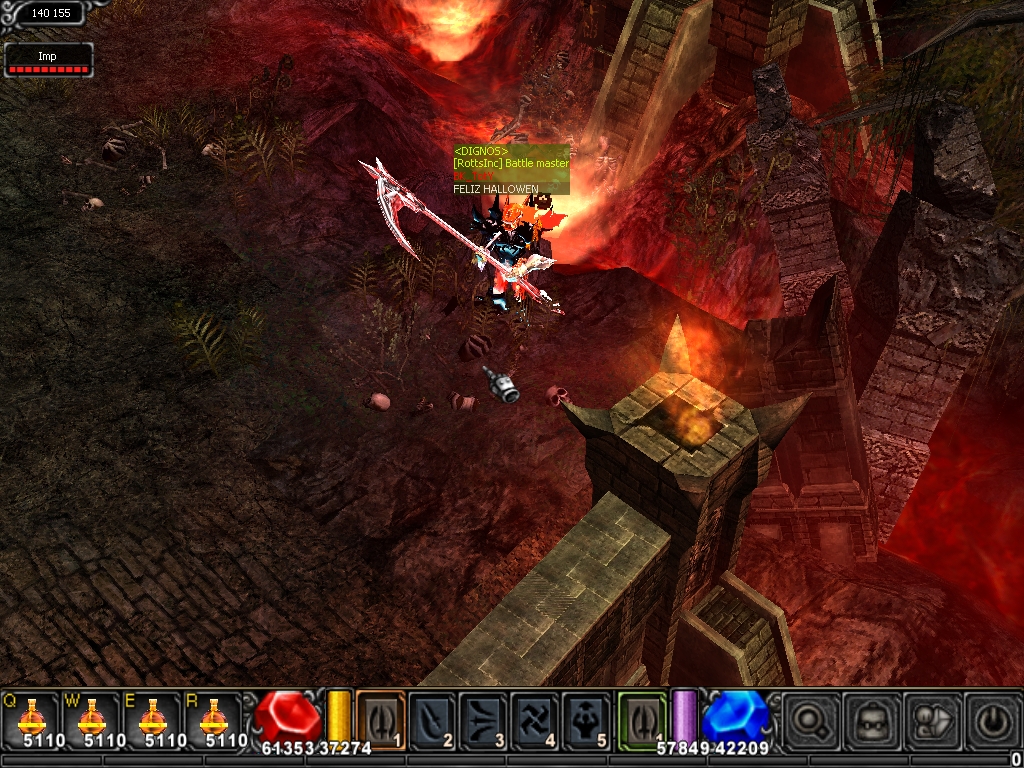Use the potion in the R slot
Screen dimensions: 1024x768
click(x=214, y=719)
